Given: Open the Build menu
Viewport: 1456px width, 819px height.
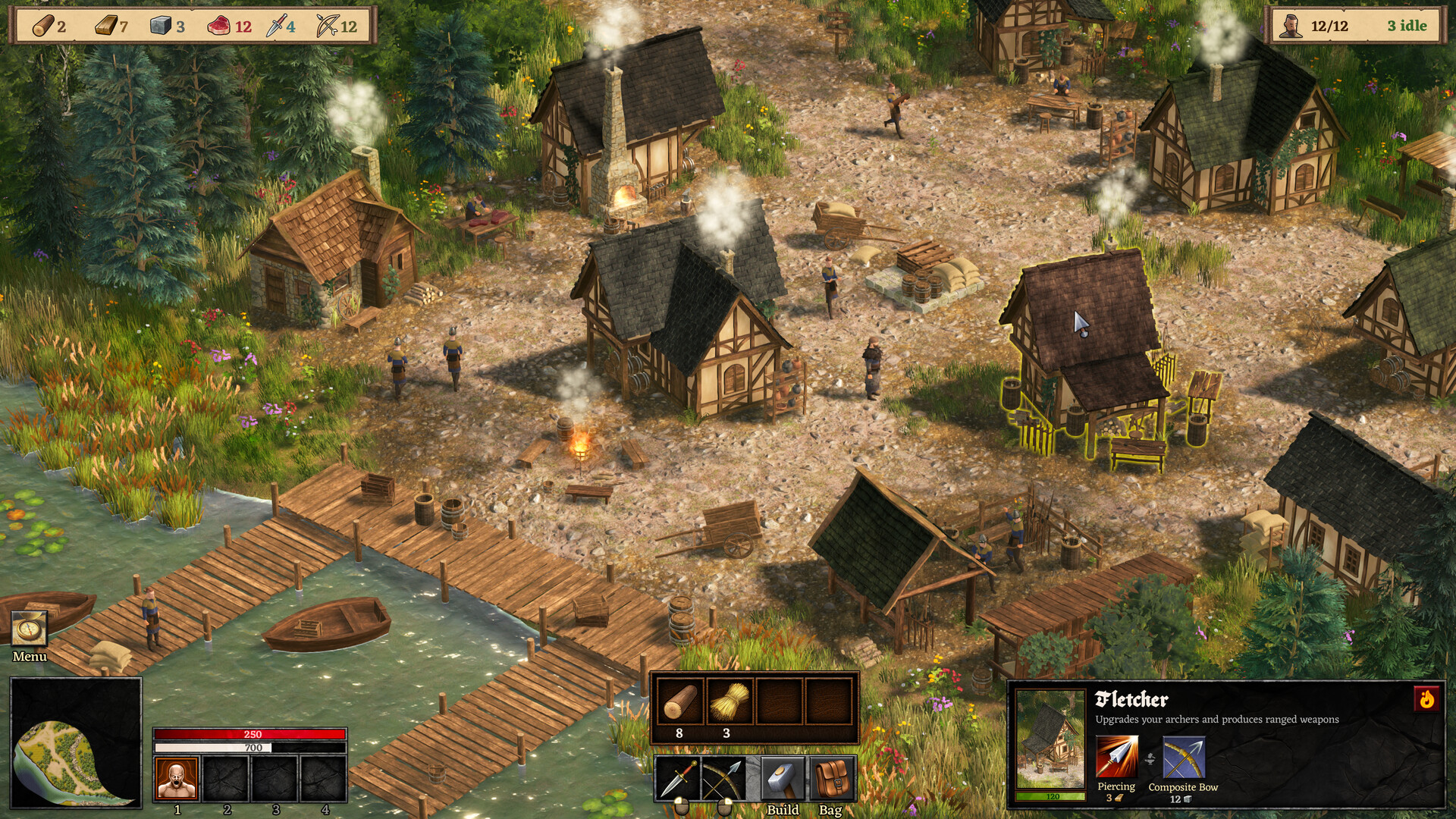Looking at the screenshot, I should coord(783,778).
